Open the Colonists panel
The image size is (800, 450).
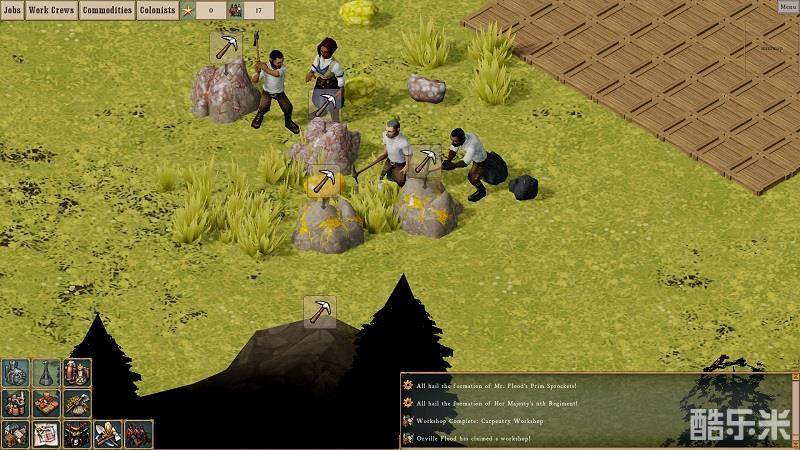157,10
